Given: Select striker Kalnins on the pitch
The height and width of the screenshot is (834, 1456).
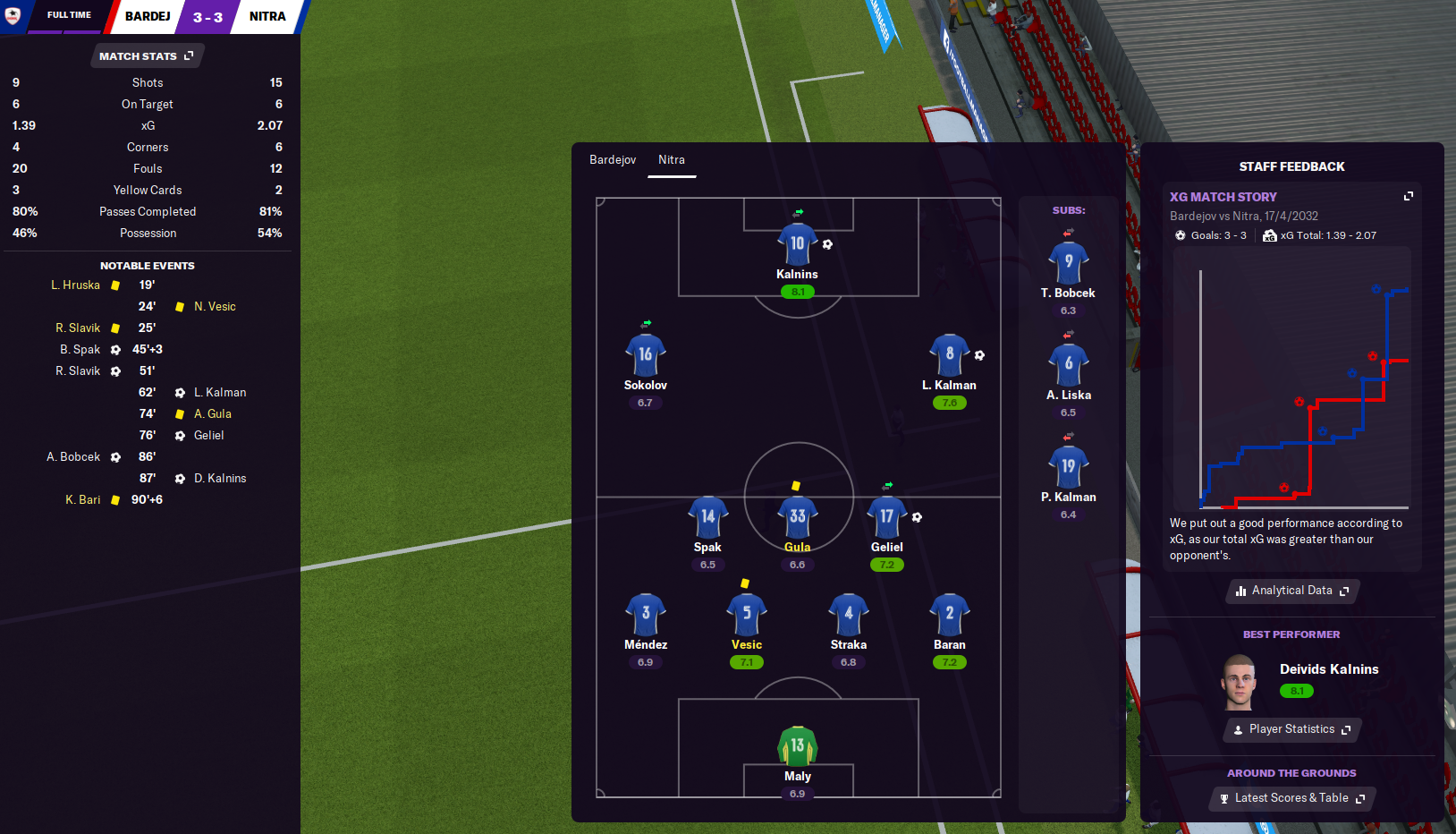Looking at the screenshot, I should pos(797,244).
